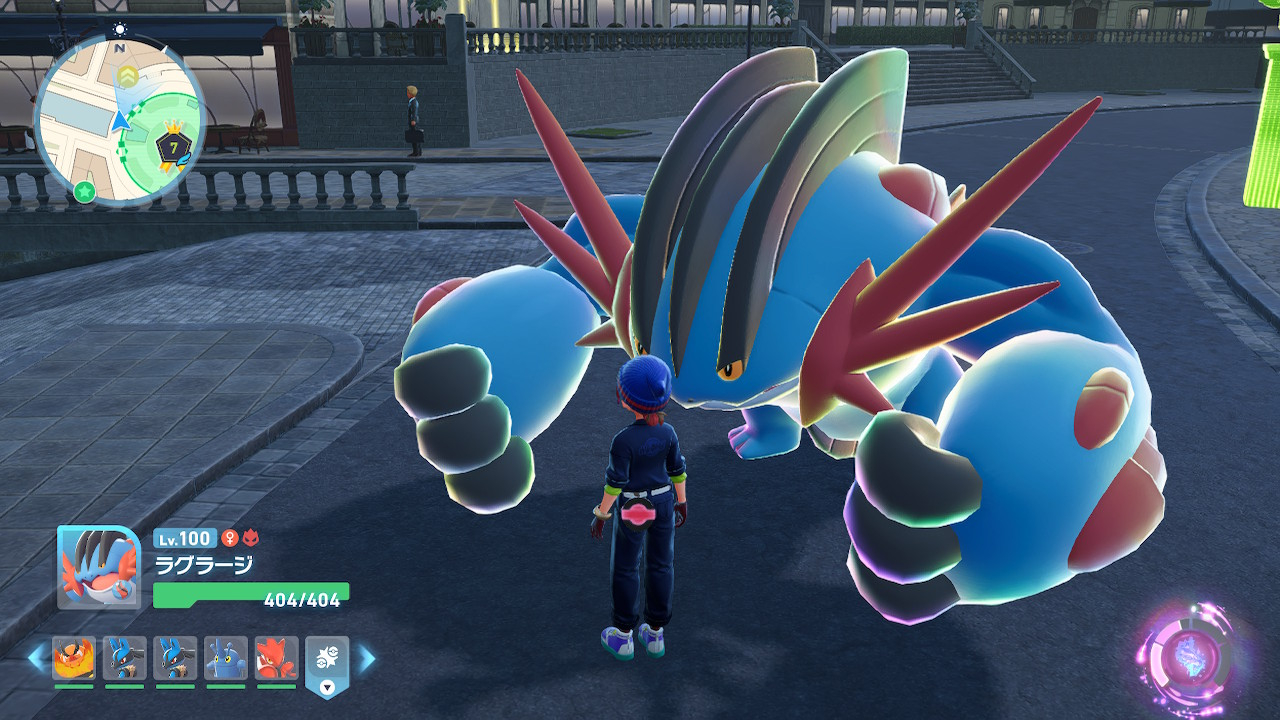Switch to Scizor in the party bar
The height and width of the screenshot is (720, 1280).
click(x=276, y=659)
